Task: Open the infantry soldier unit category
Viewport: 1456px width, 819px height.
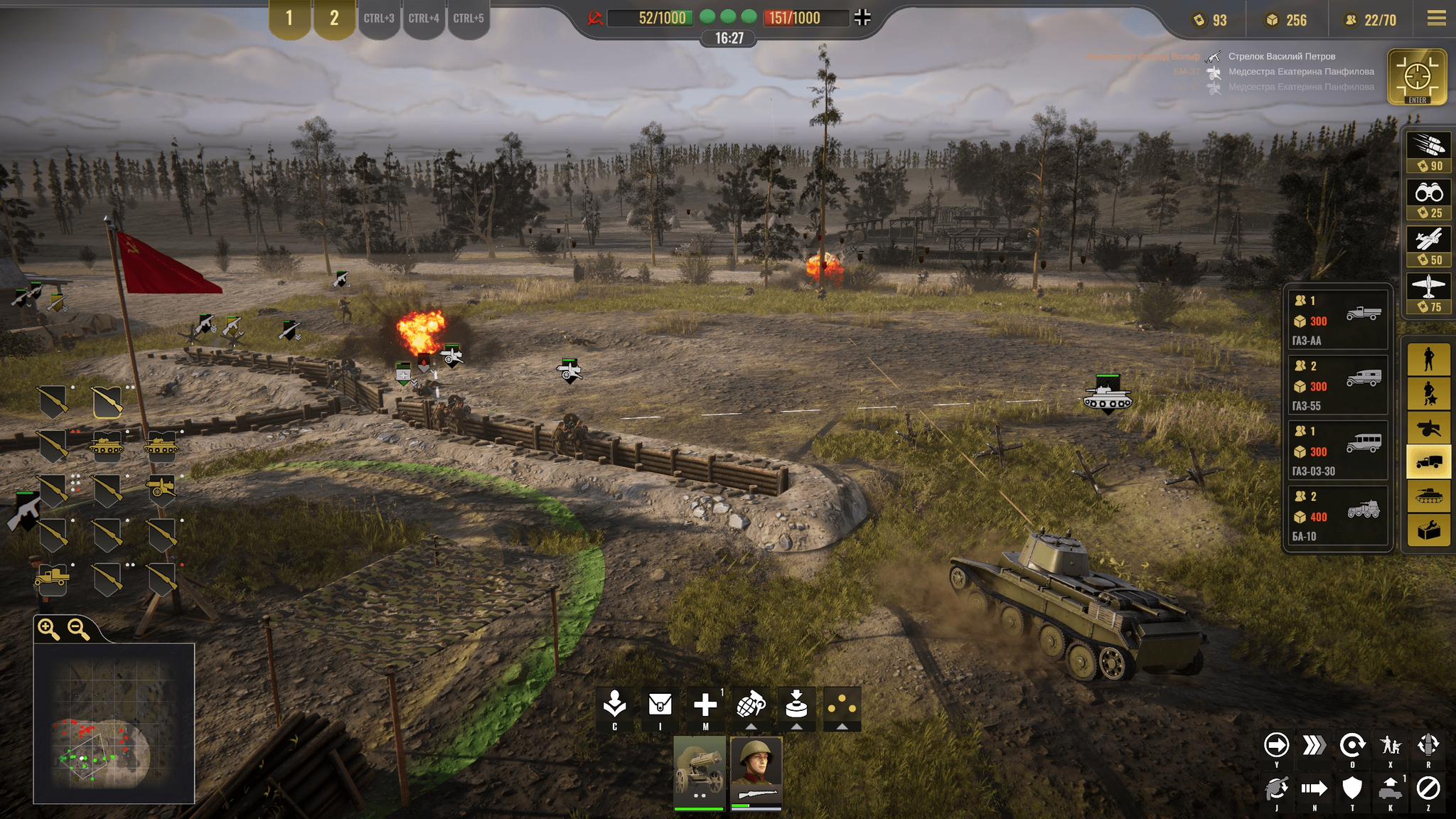Action: pos(1428,359)
